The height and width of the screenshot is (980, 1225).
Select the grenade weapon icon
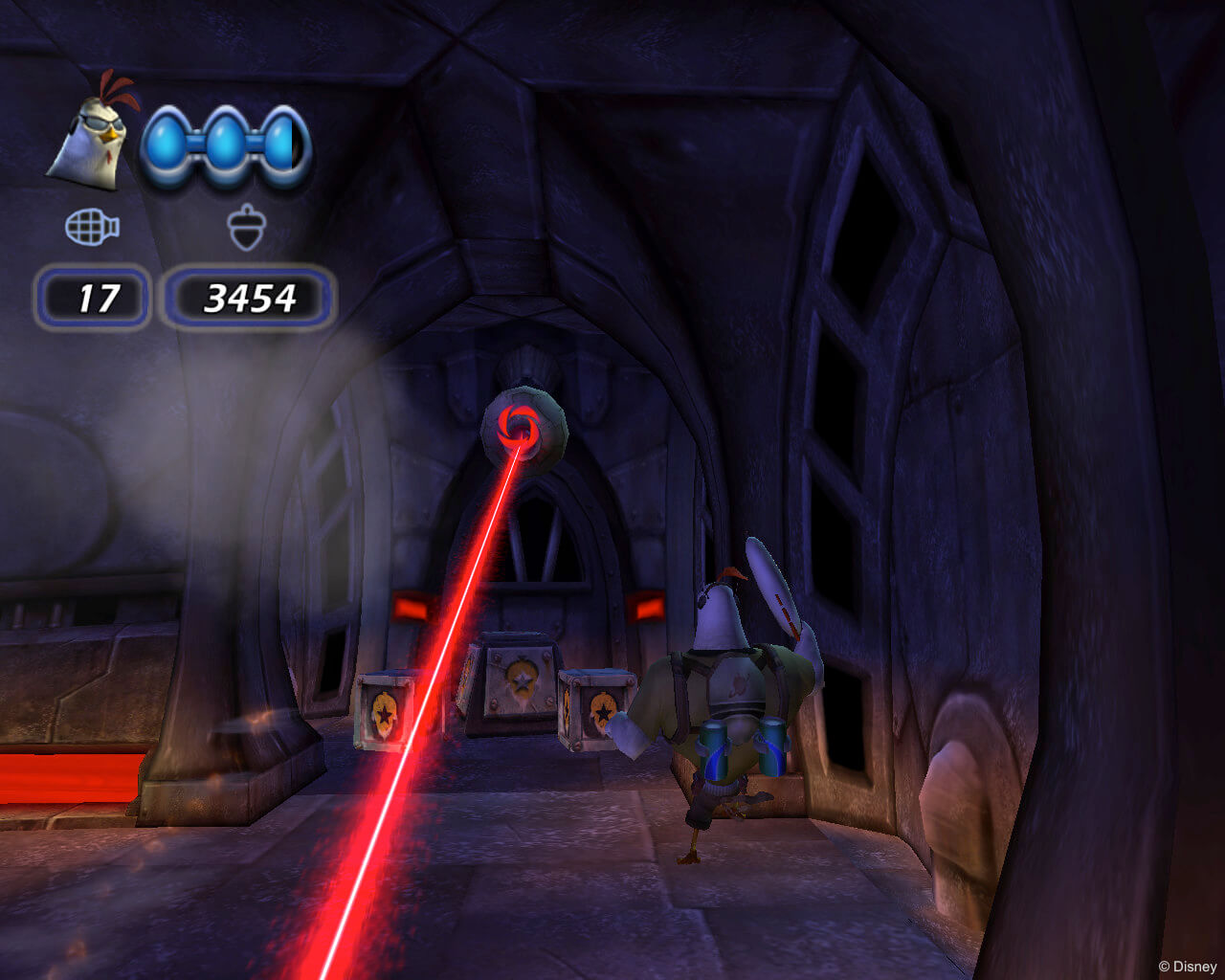92,228
